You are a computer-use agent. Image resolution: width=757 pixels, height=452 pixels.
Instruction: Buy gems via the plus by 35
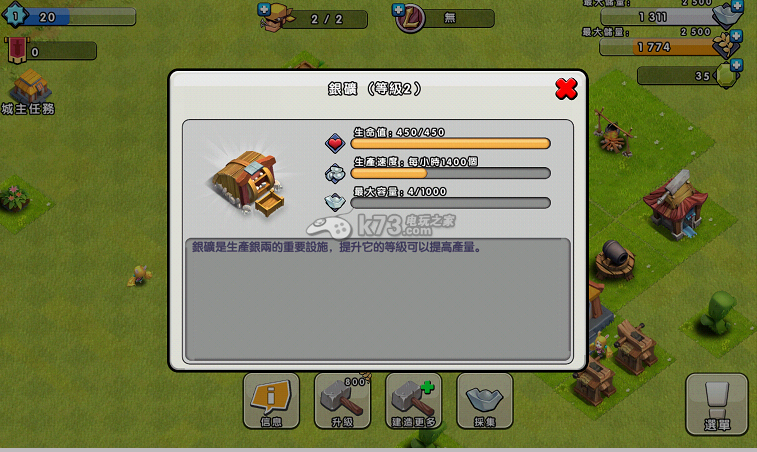coord(737,66)
